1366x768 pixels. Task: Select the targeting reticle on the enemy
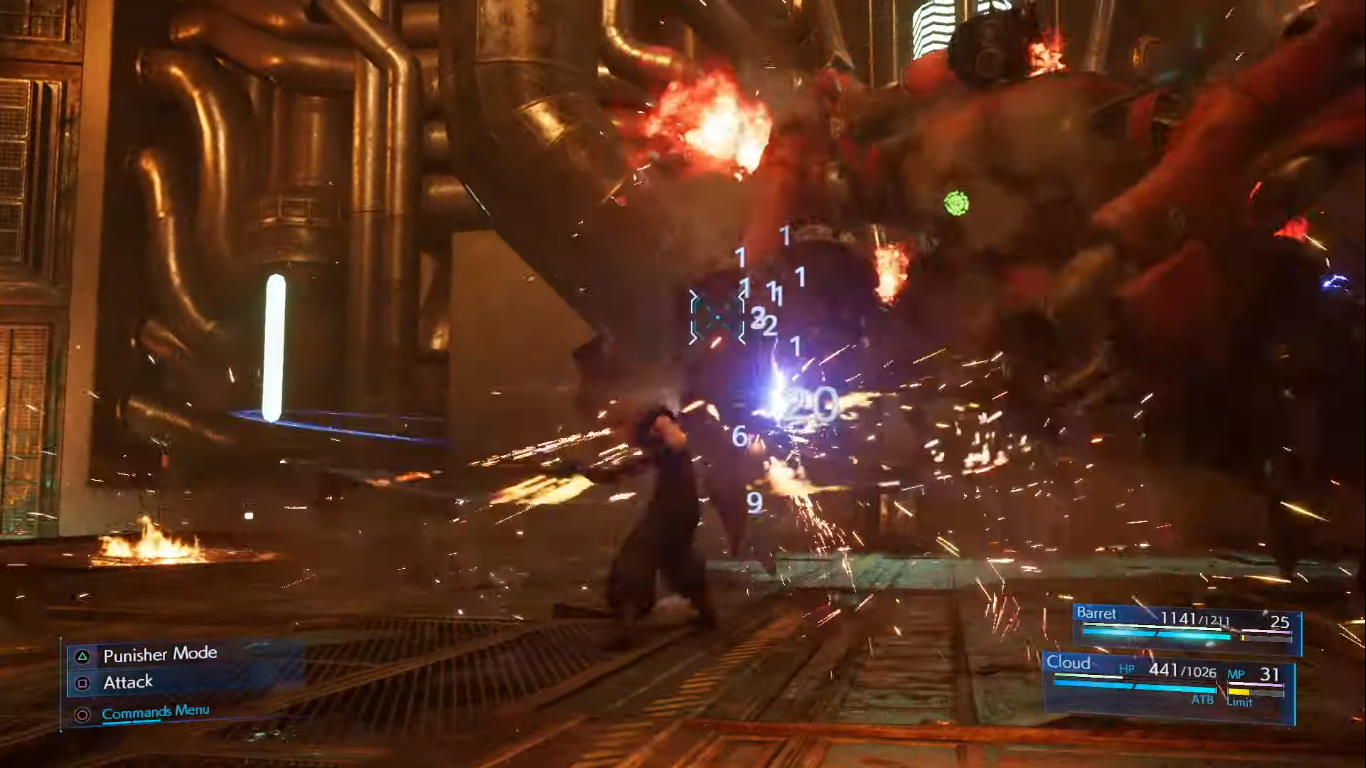pyautogui.click(x=716, y=318)
